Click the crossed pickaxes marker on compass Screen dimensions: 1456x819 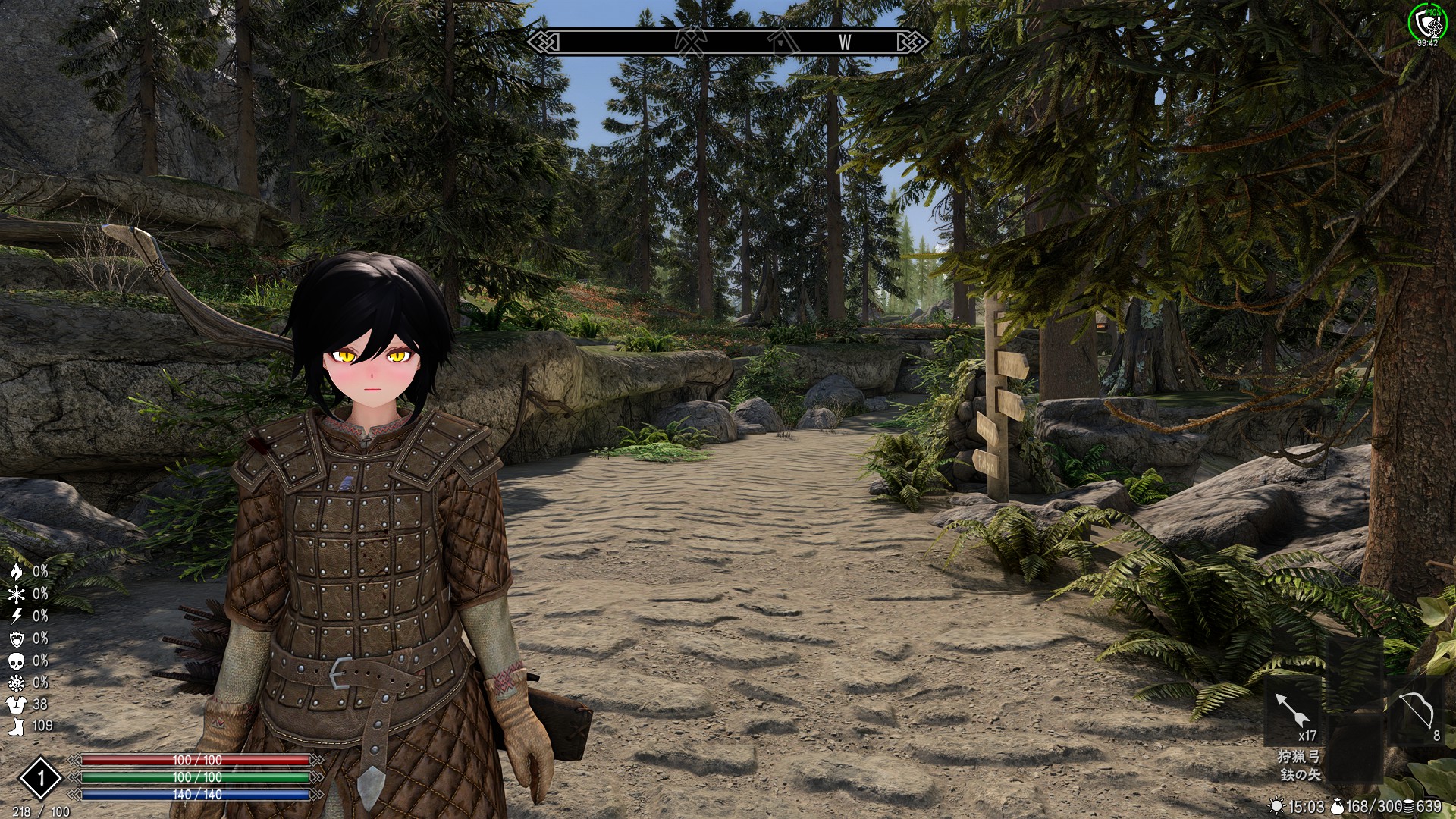(690, 42)
